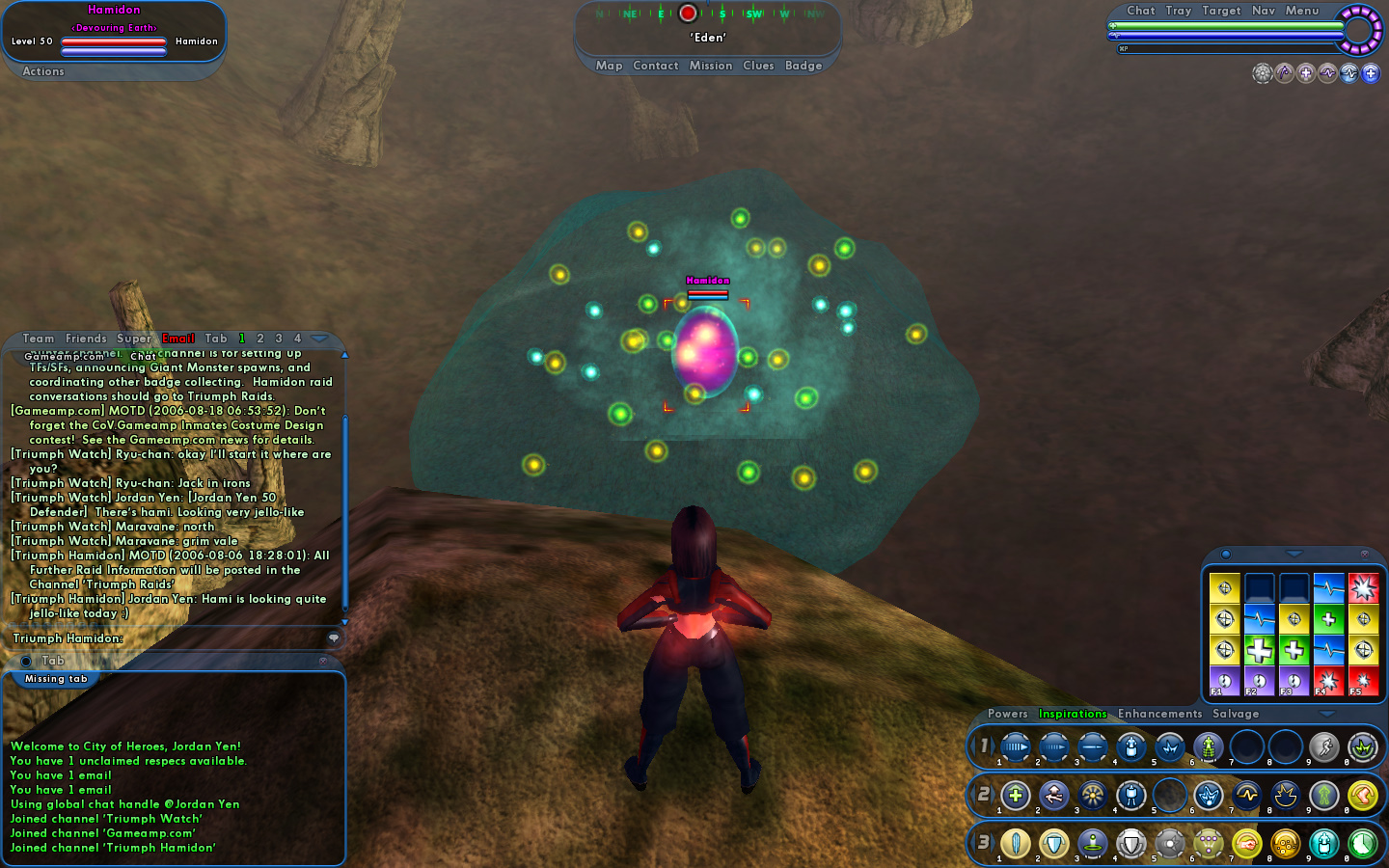Open the Actions menu for Hamidon
Viewport: 1389px width, 868px height.
[x=43, y=71]
